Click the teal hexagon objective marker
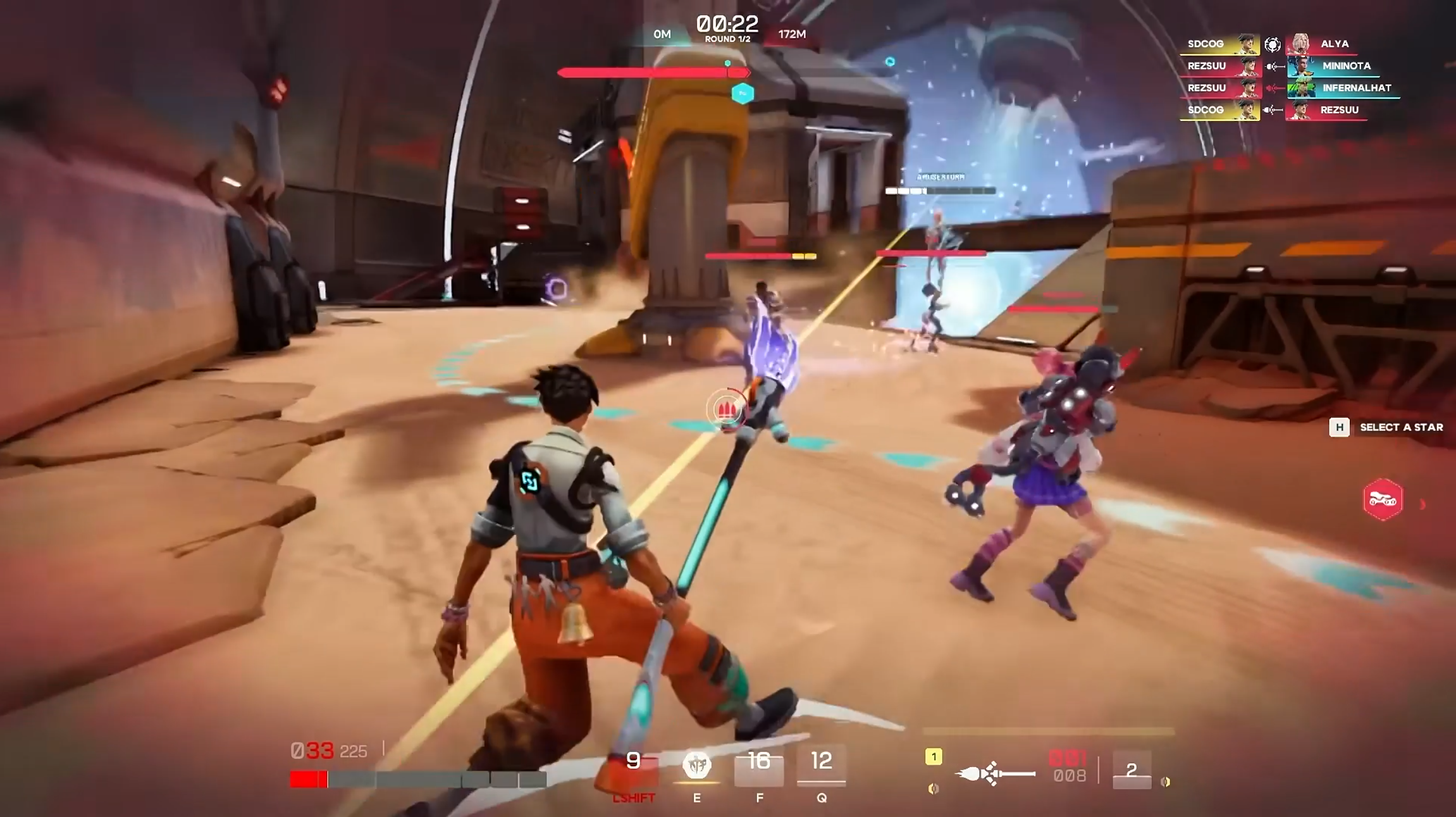This screenshot has width=1456, height=817. pos(743,94)
